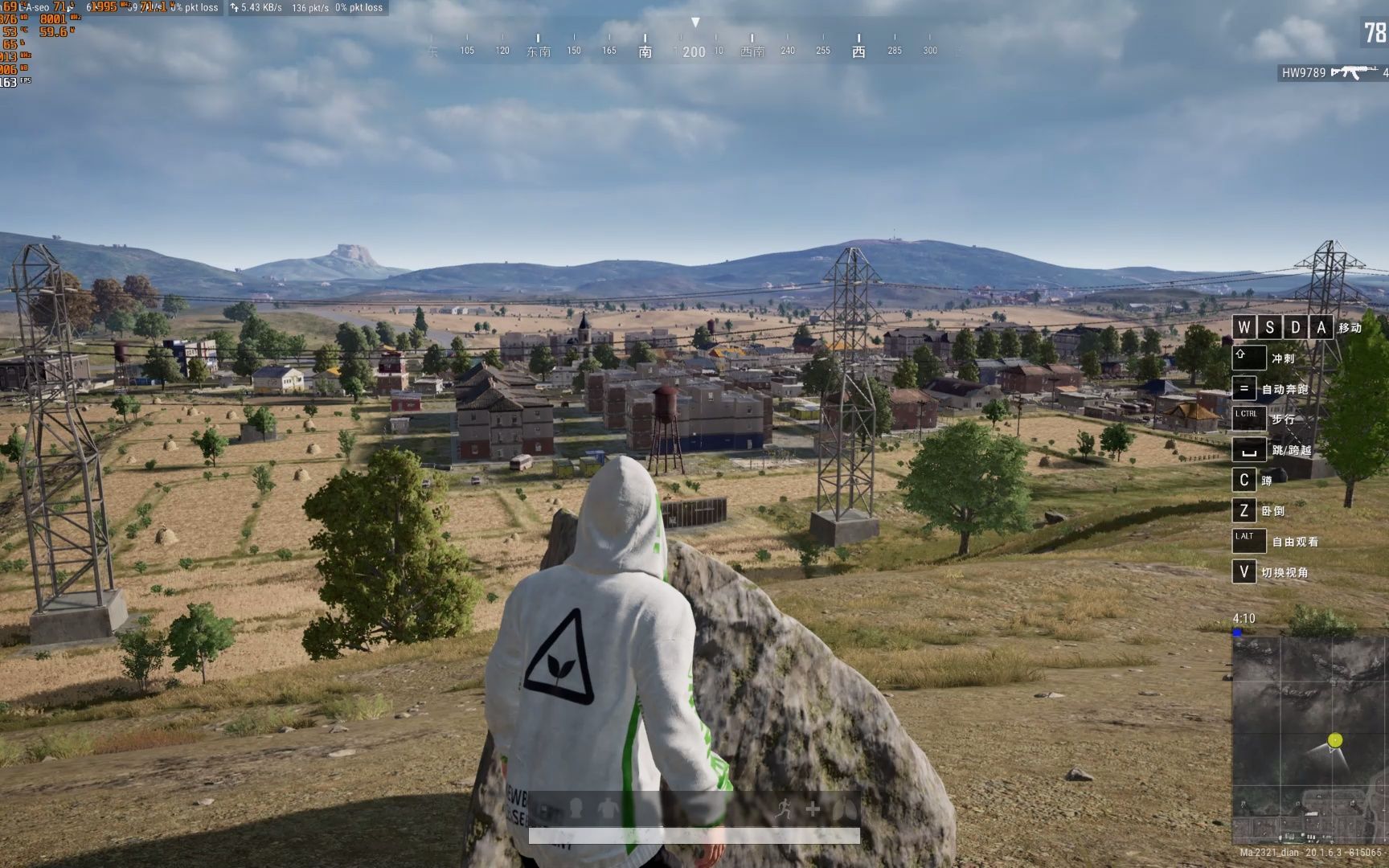Click the rifle icon beside HW9789

click(1354, 72)
